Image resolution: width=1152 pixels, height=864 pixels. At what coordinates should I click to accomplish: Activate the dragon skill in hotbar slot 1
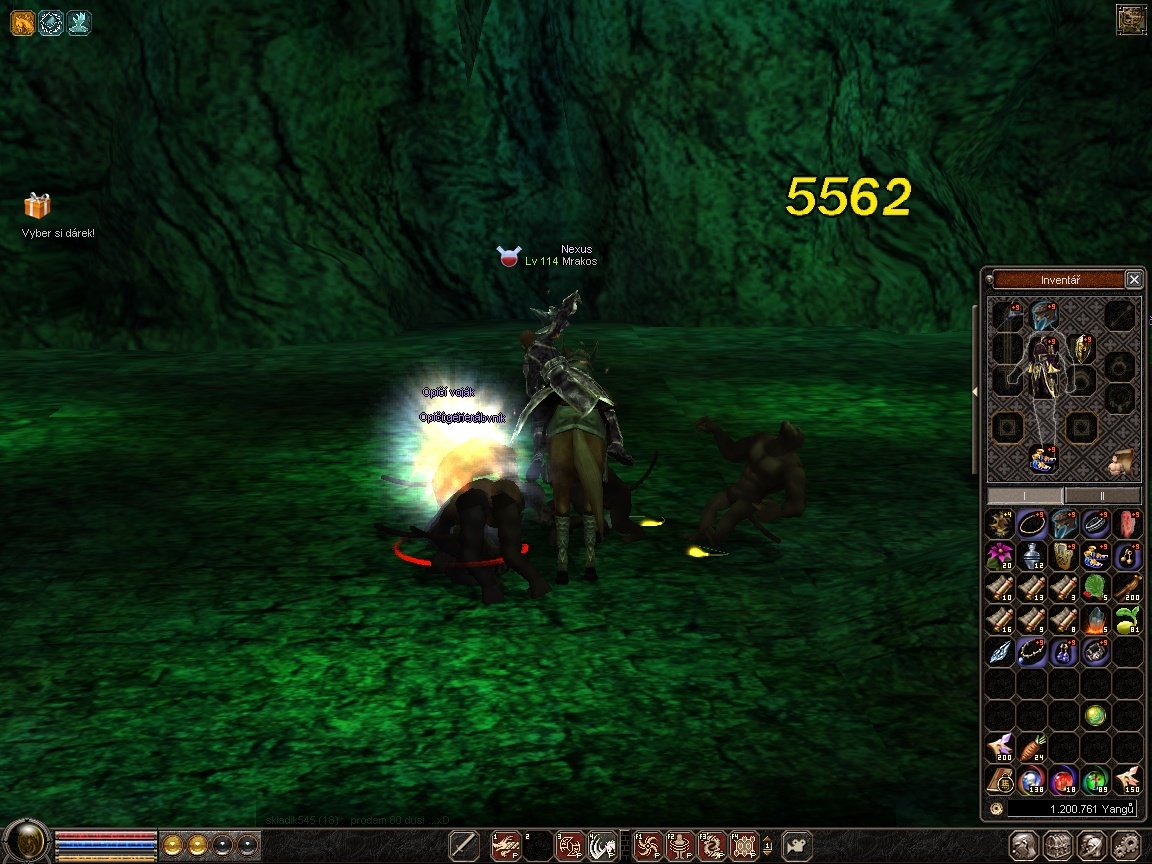pyautogui.click(x=506, y=846)
